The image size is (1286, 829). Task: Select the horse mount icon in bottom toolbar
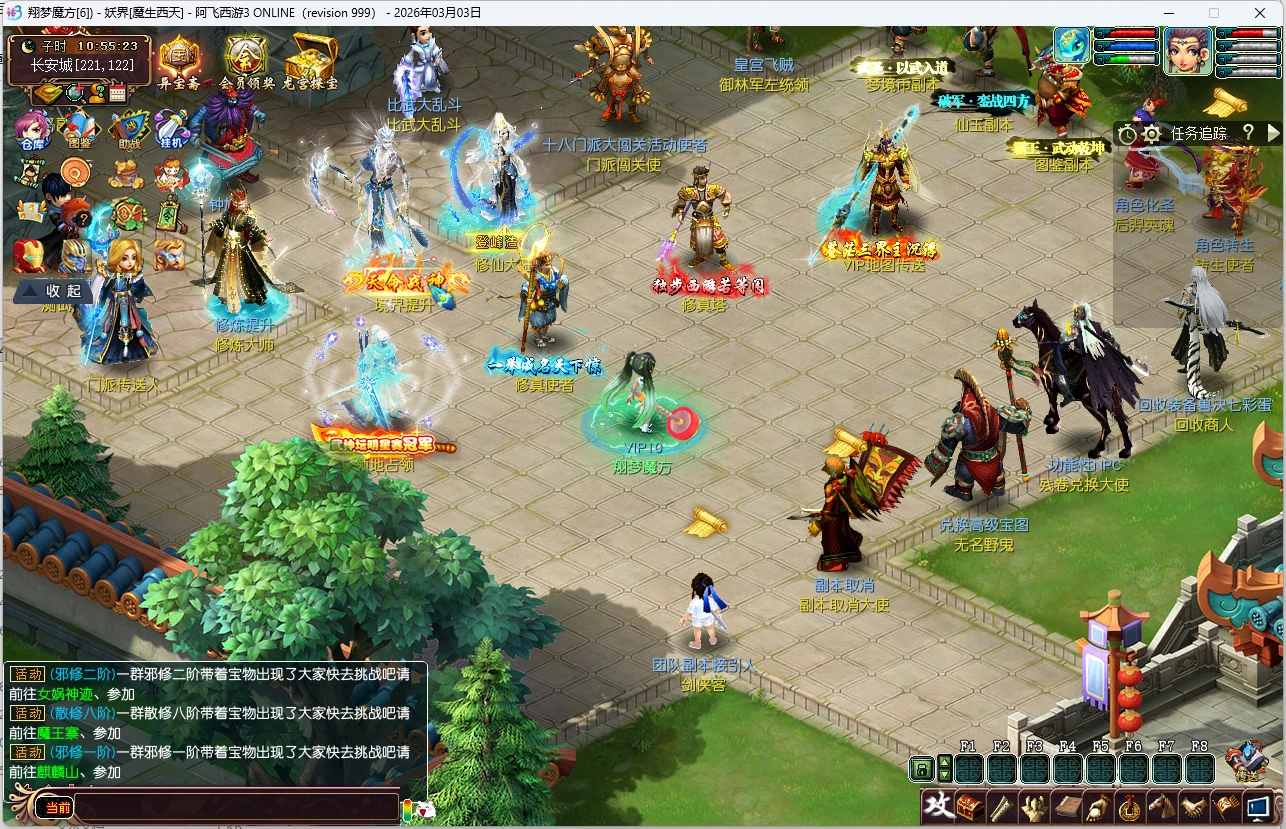pos(1162,806)
